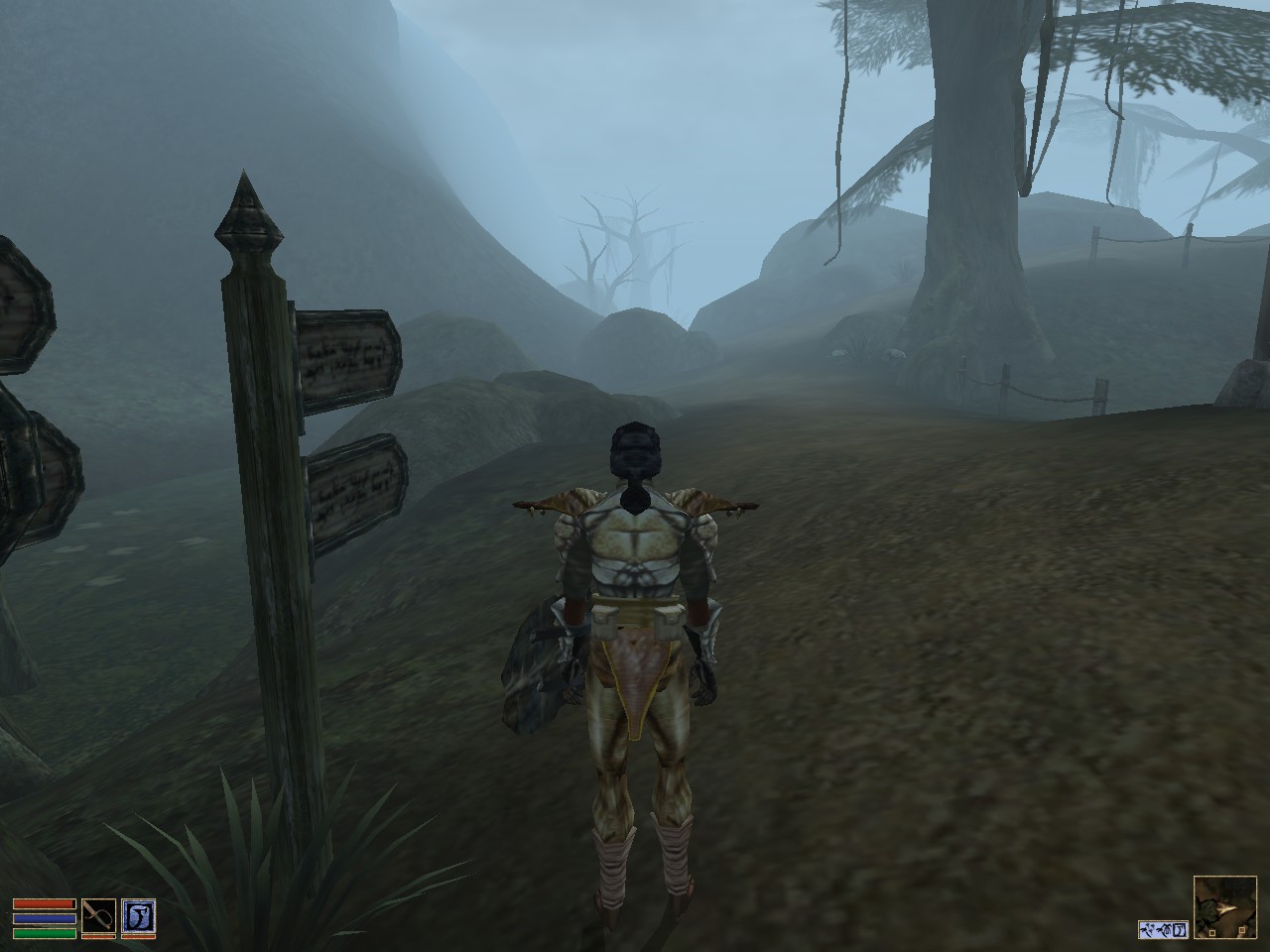Click the charge bar below the spell icon
Screen dimensions: 1270x952
tap(139, 936)
